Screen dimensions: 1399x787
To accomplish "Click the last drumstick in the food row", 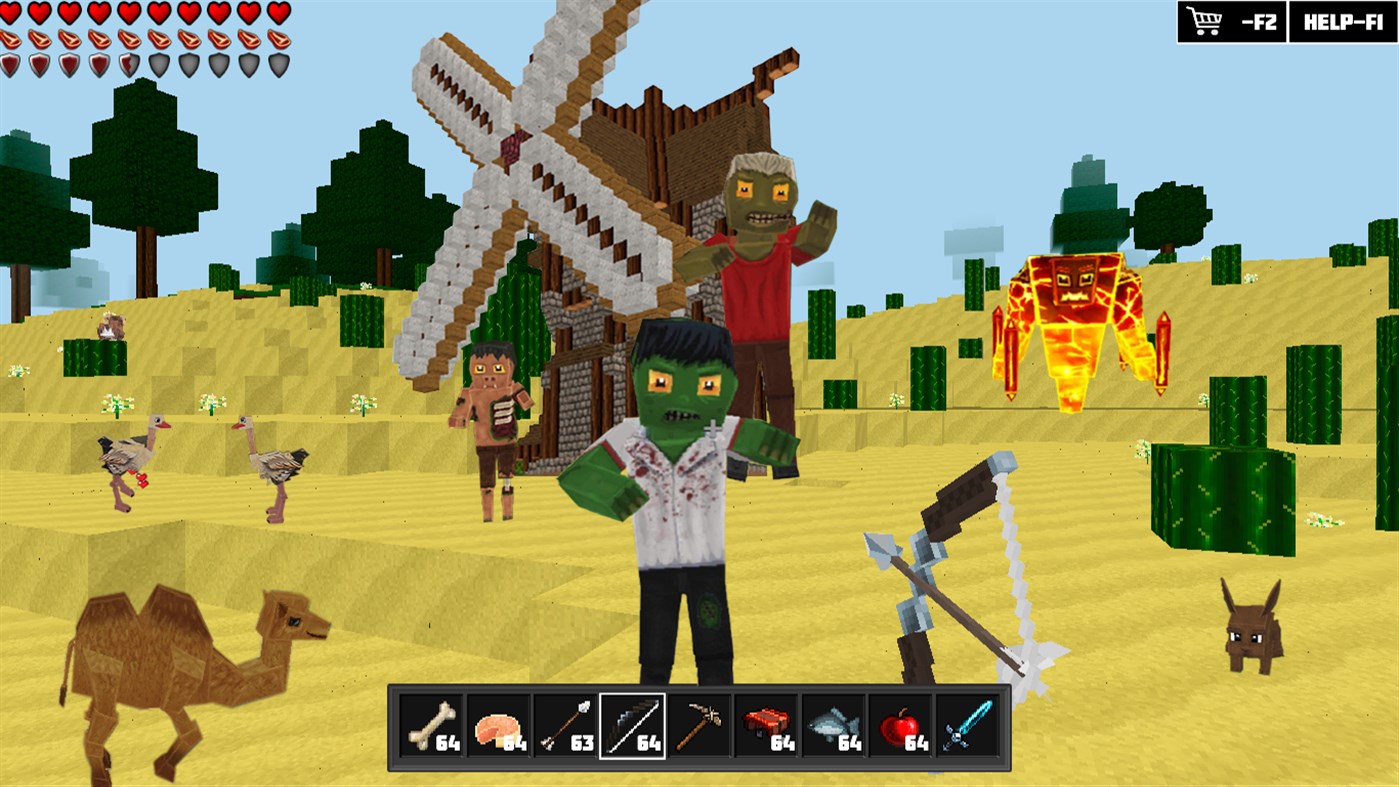I will pyautogui.click(x=278, y=40).
